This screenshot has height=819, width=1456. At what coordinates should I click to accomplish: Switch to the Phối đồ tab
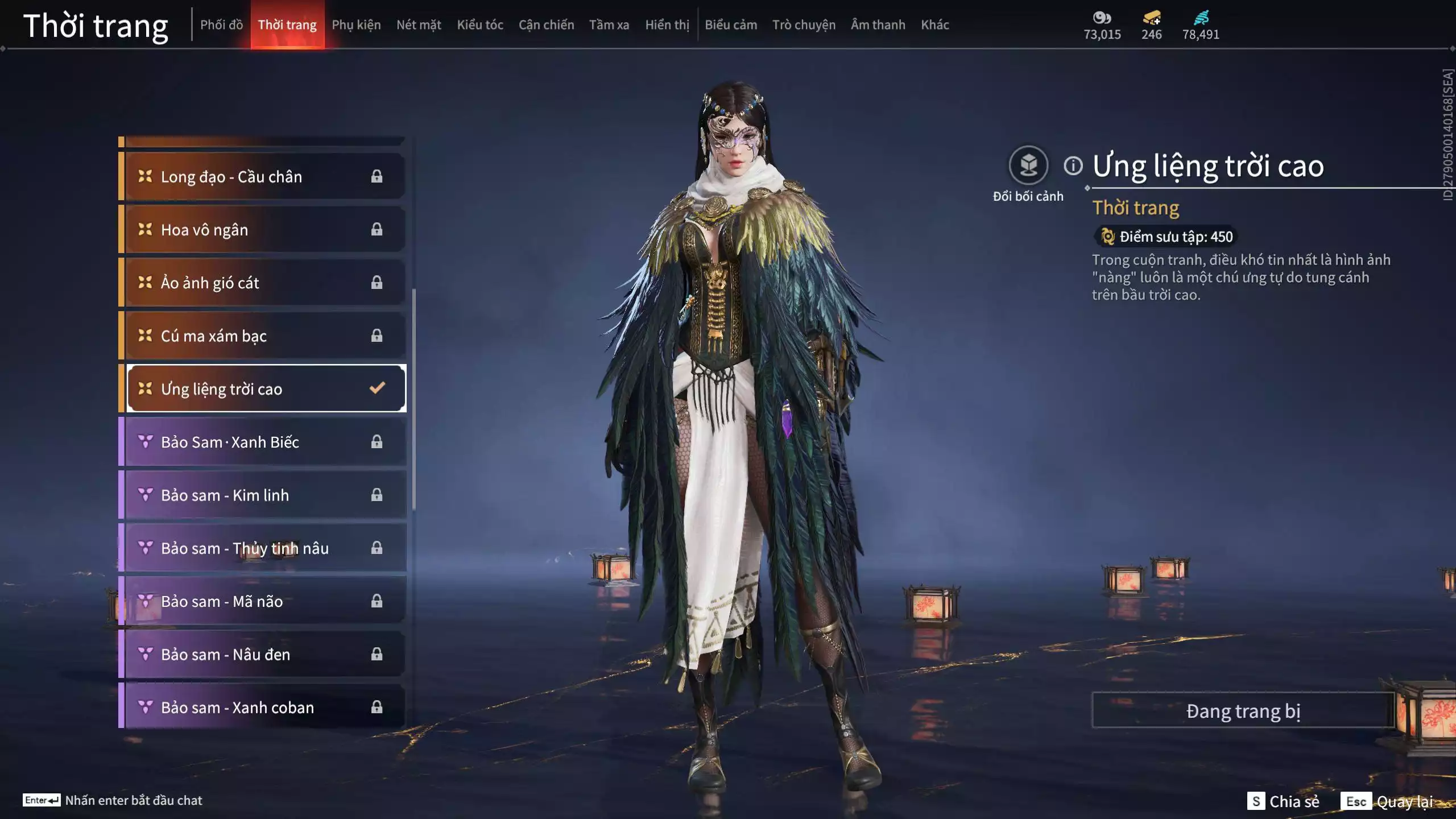[x=221, y=25]
